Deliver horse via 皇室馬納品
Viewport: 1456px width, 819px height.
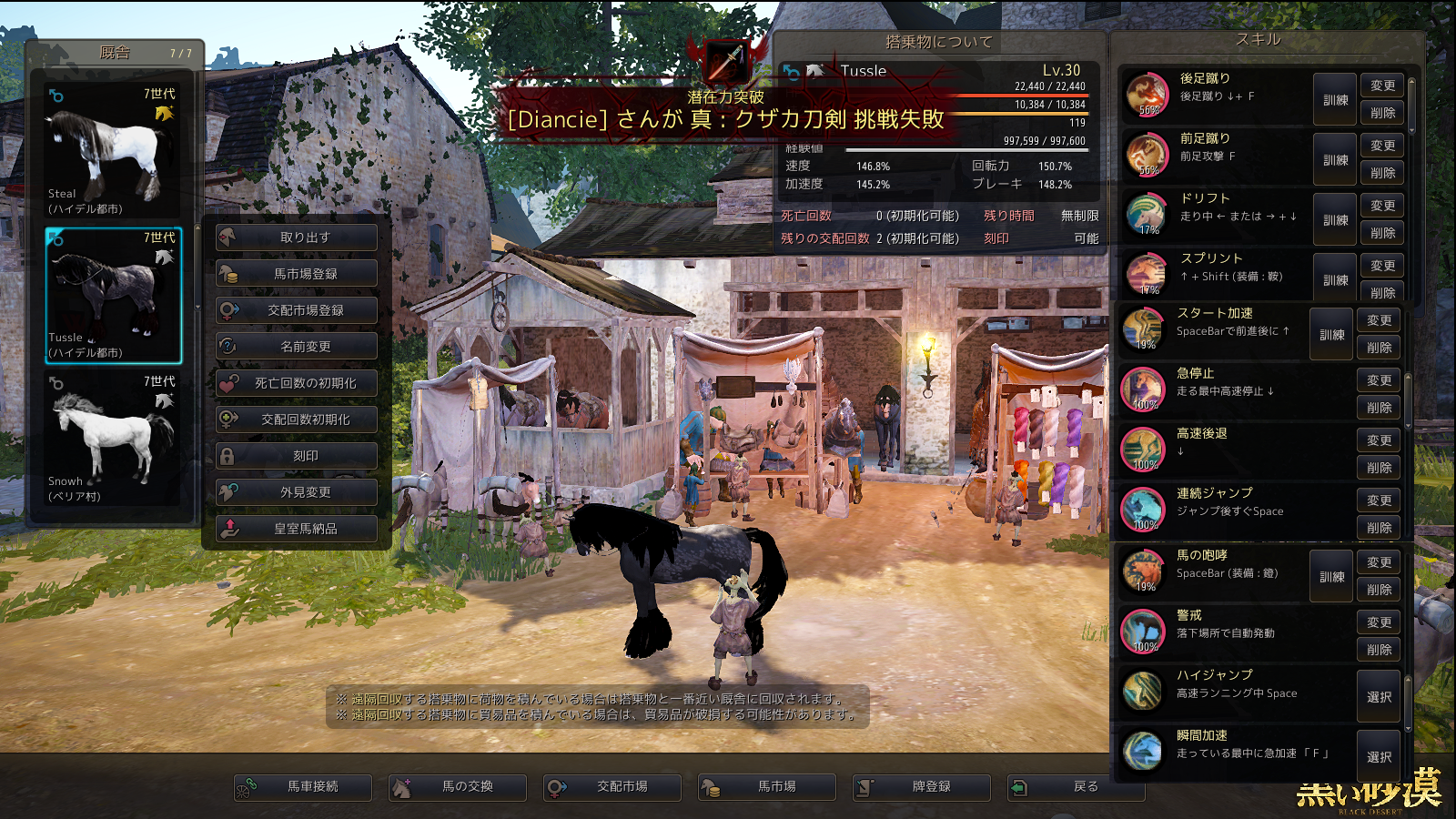point(297,529)
